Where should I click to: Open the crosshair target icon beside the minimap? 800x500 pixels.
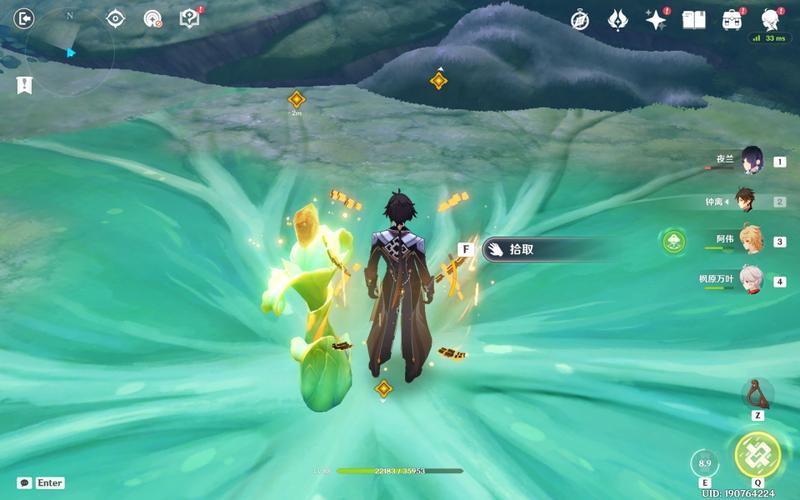tap(116, 18)
